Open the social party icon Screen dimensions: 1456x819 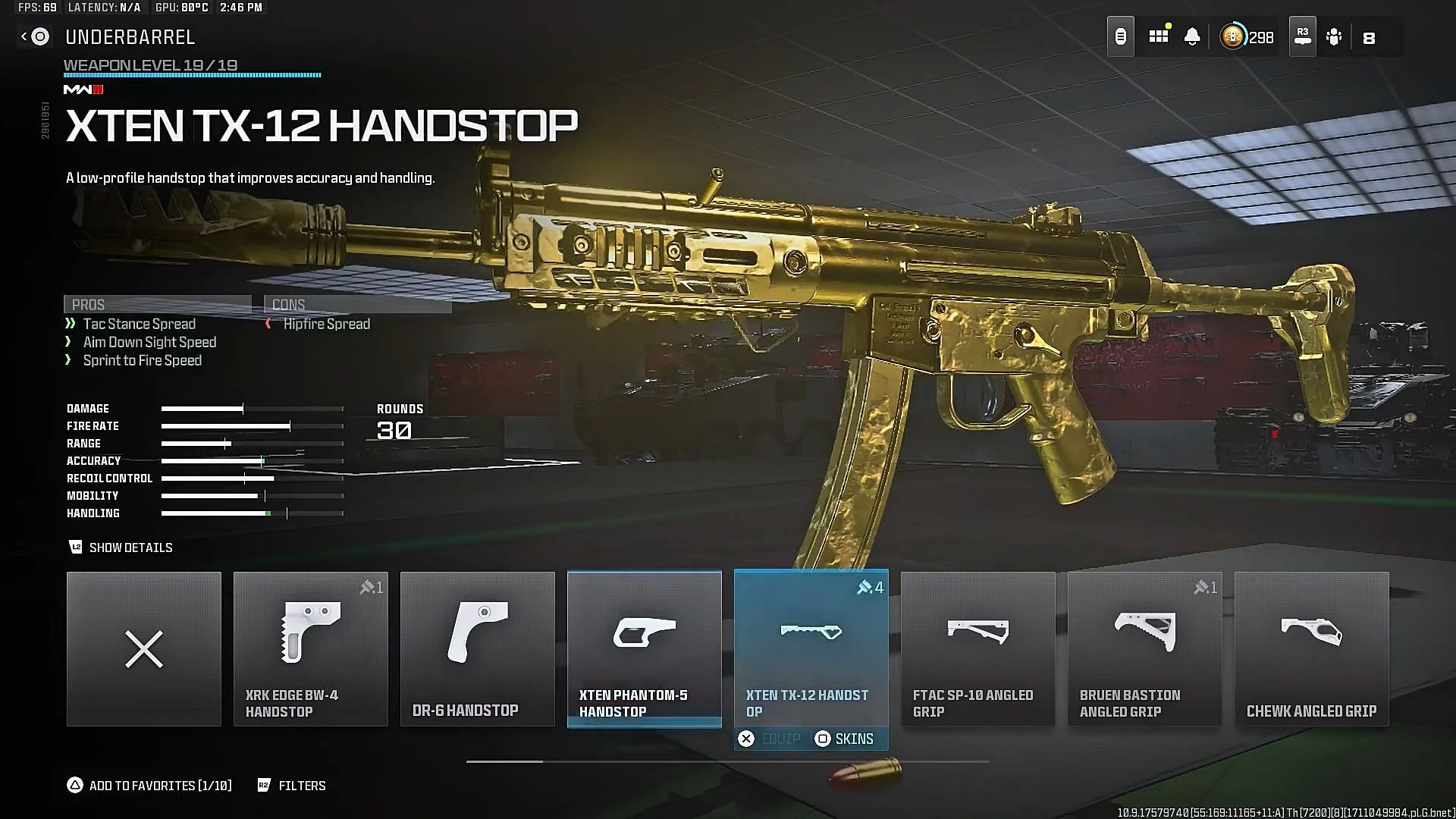tap(1334, 36)
